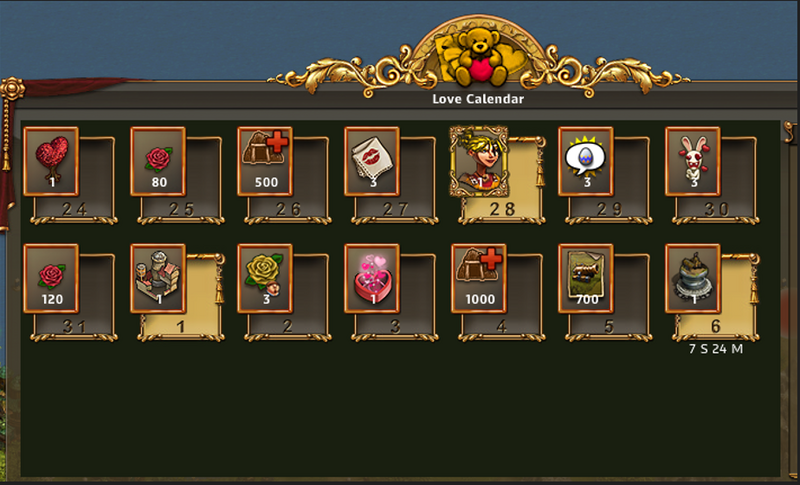
Task: Select the blonde character portrait on day 28
Action: pos(478,160)
